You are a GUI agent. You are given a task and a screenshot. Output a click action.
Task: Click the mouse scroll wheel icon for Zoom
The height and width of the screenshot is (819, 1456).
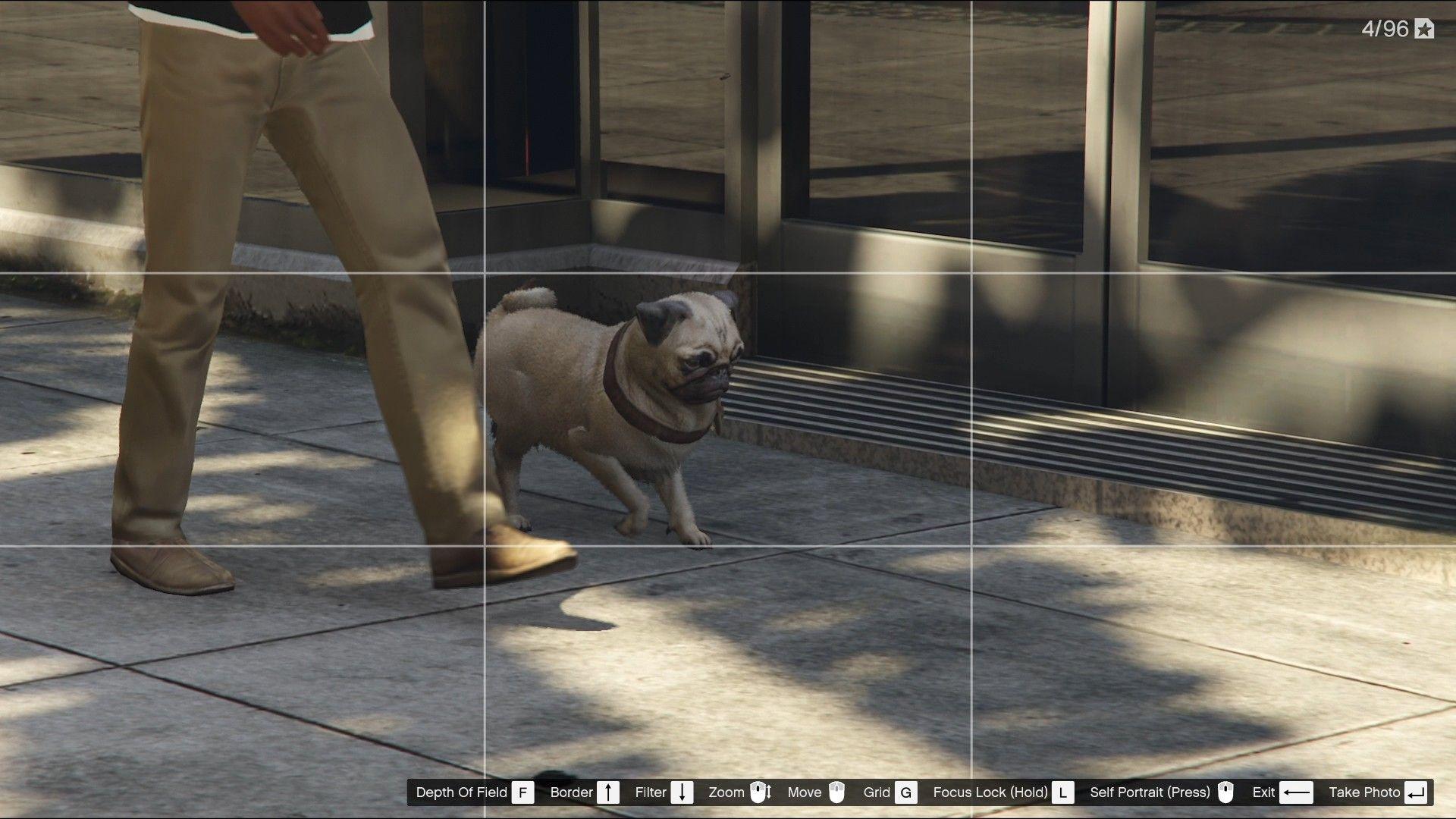click(759, 792)
